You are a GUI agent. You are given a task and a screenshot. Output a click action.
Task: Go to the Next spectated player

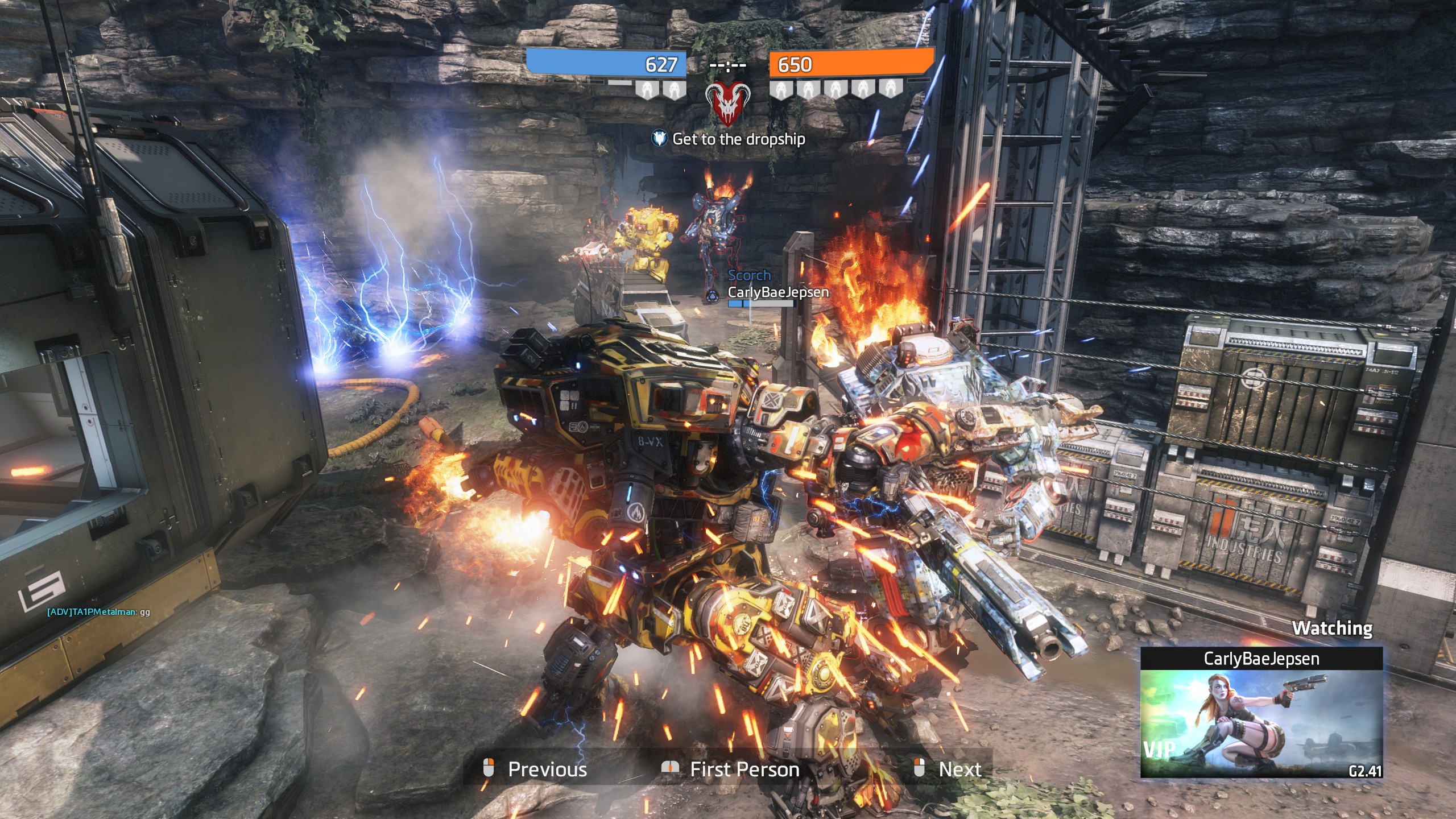click(948, 769)
